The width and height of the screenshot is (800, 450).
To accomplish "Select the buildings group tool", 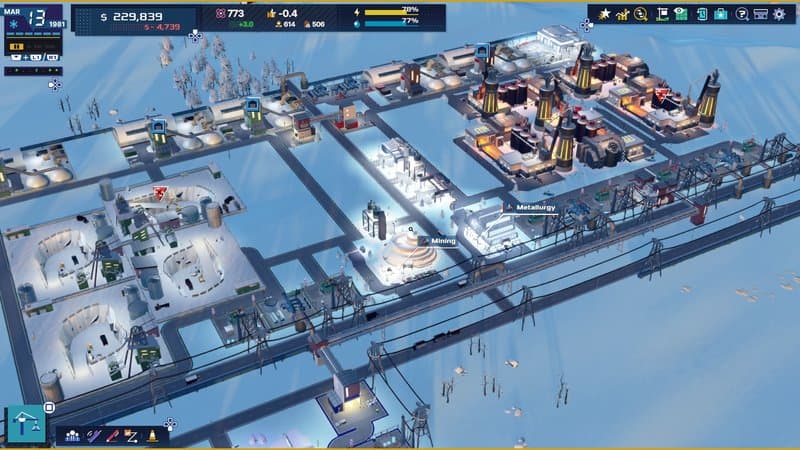I will [x=72, y=436].
